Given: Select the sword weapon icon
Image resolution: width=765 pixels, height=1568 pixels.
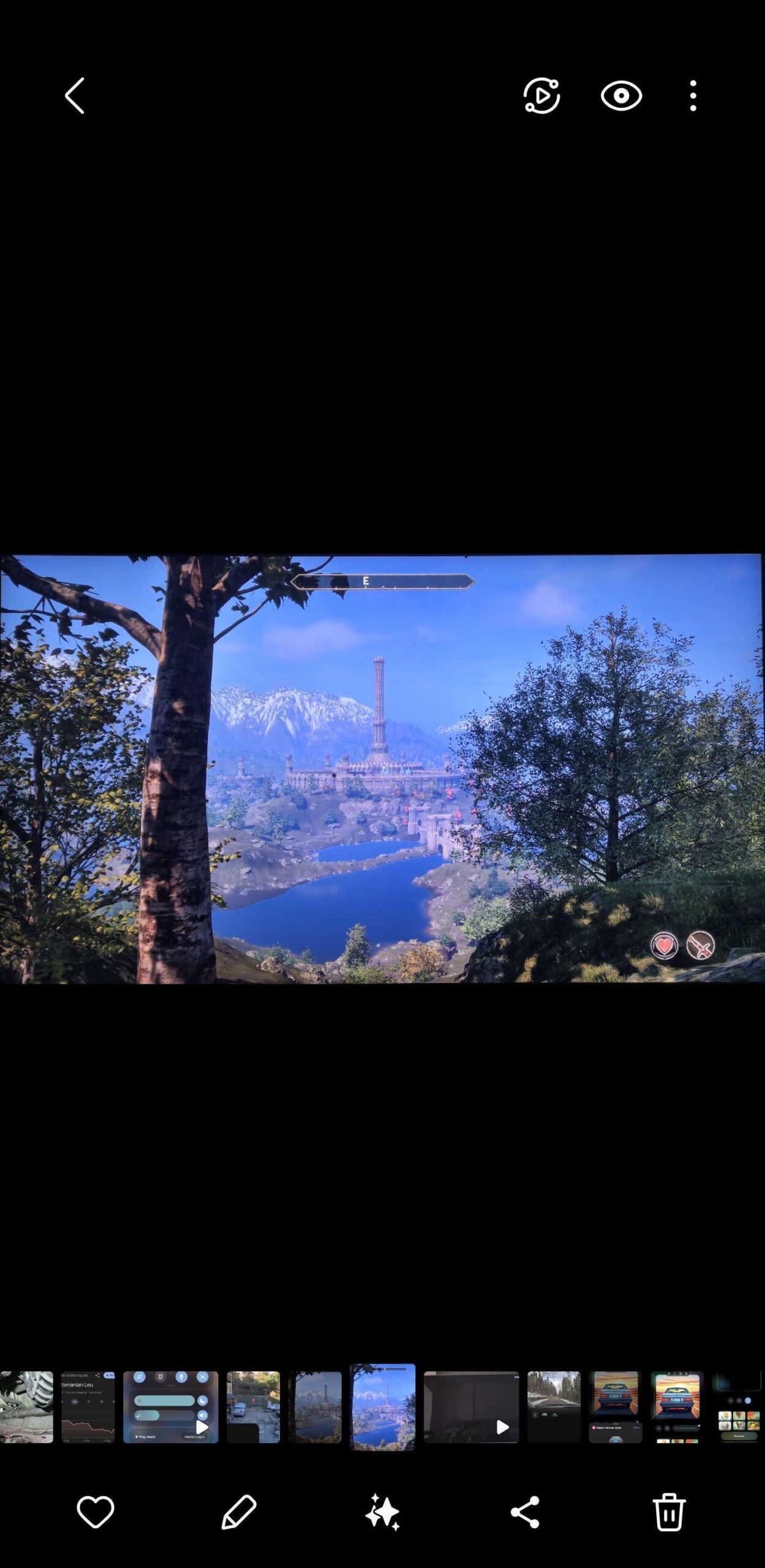Looking at the screenshot, I should pos(700,946).
